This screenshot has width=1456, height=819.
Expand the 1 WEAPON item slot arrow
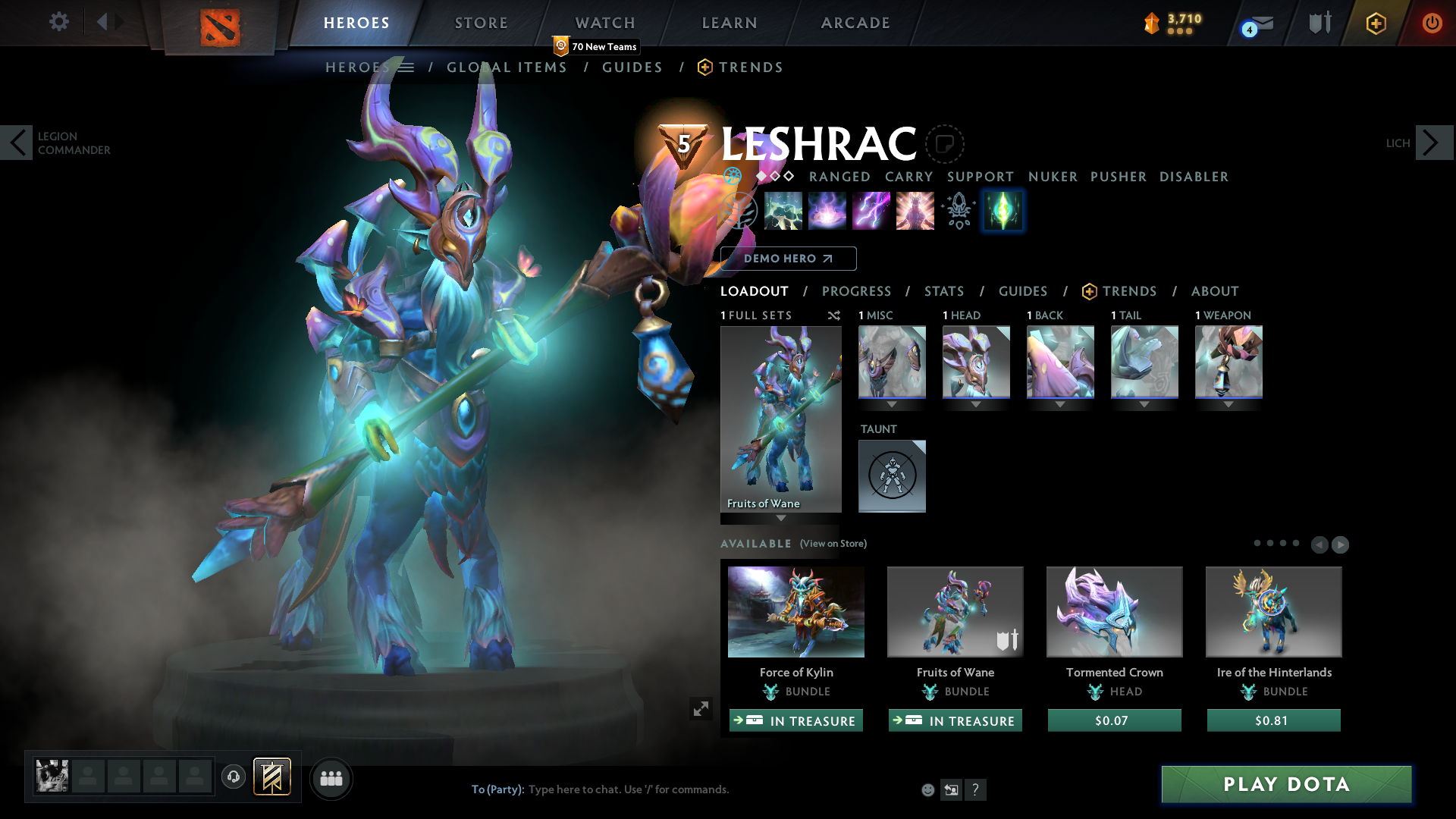tap(1228, 405)
